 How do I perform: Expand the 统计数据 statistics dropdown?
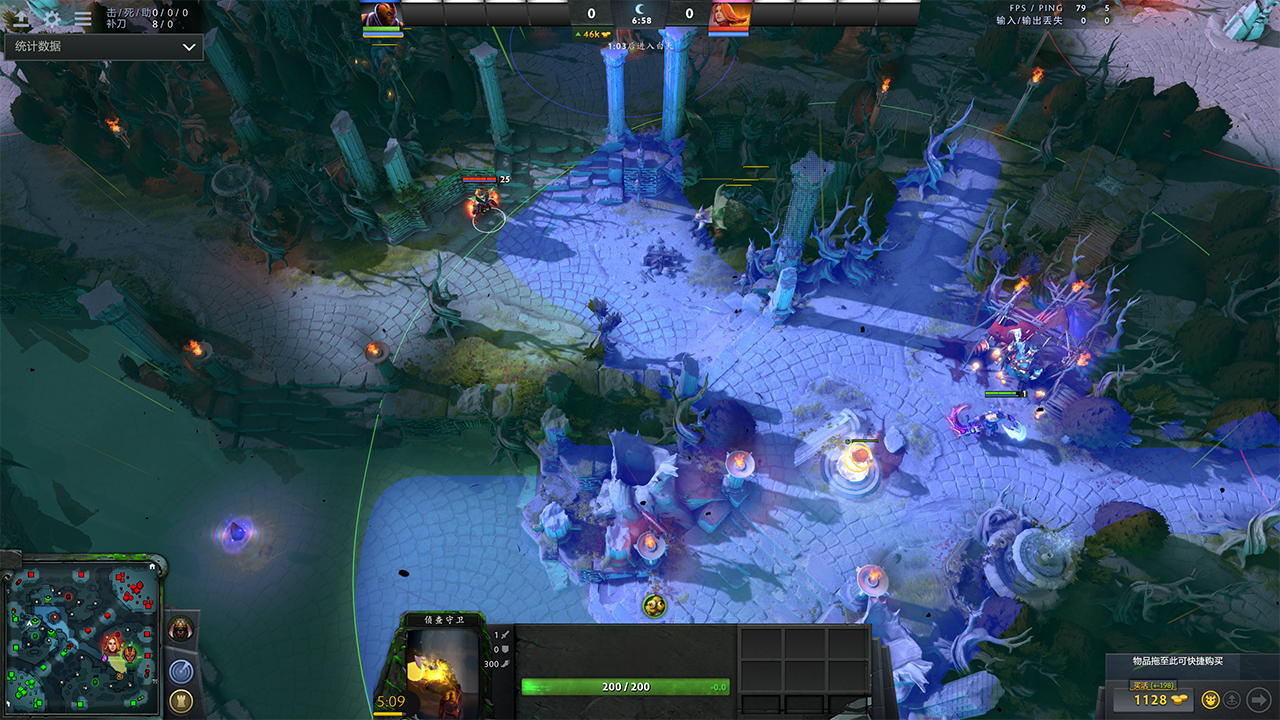[x=103, y=47]
